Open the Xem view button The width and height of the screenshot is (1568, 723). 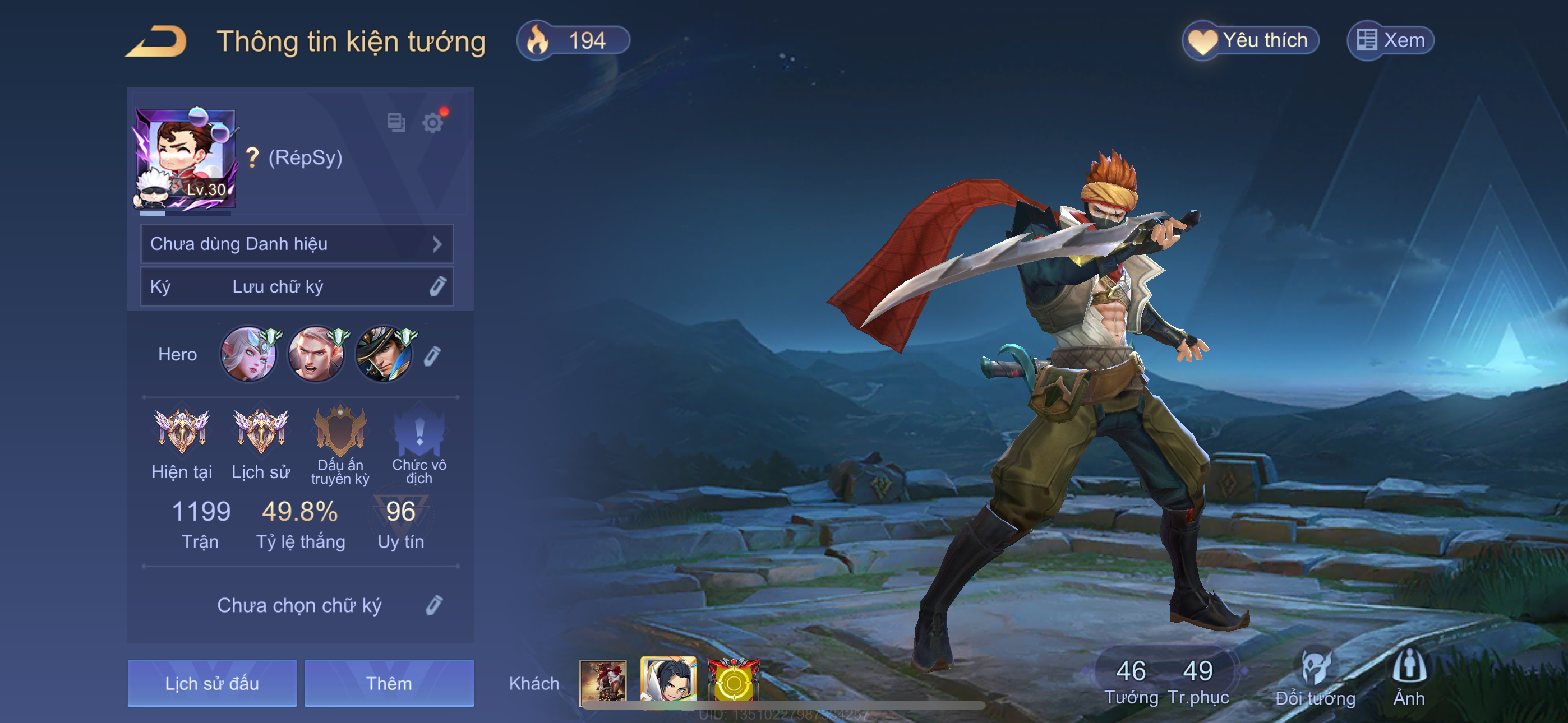click(1391, 41)
